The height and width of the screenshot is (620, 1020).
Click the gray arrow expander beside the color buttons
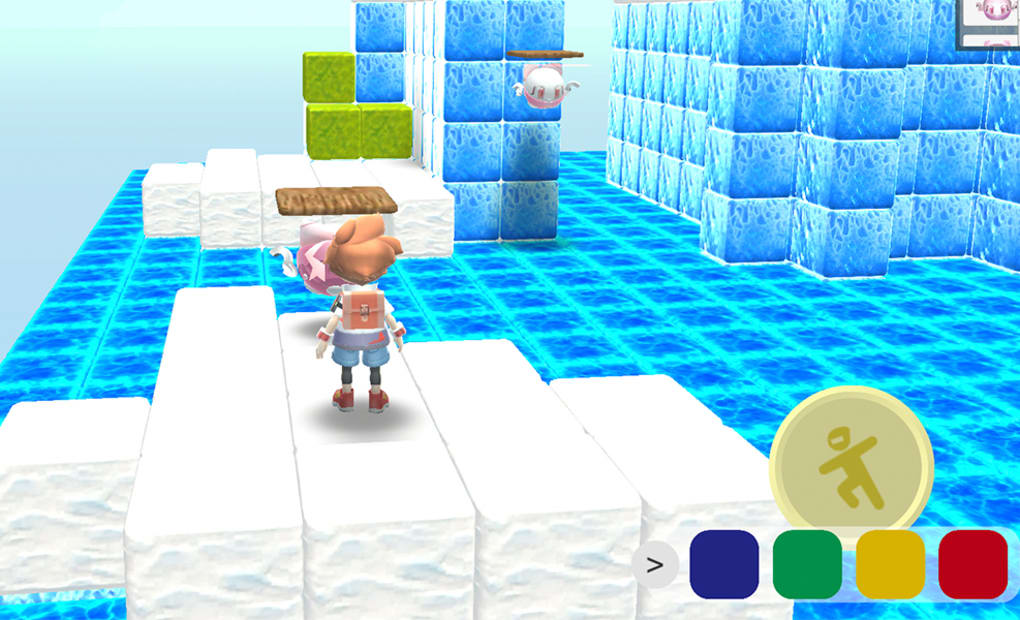[x=655, y=565]
